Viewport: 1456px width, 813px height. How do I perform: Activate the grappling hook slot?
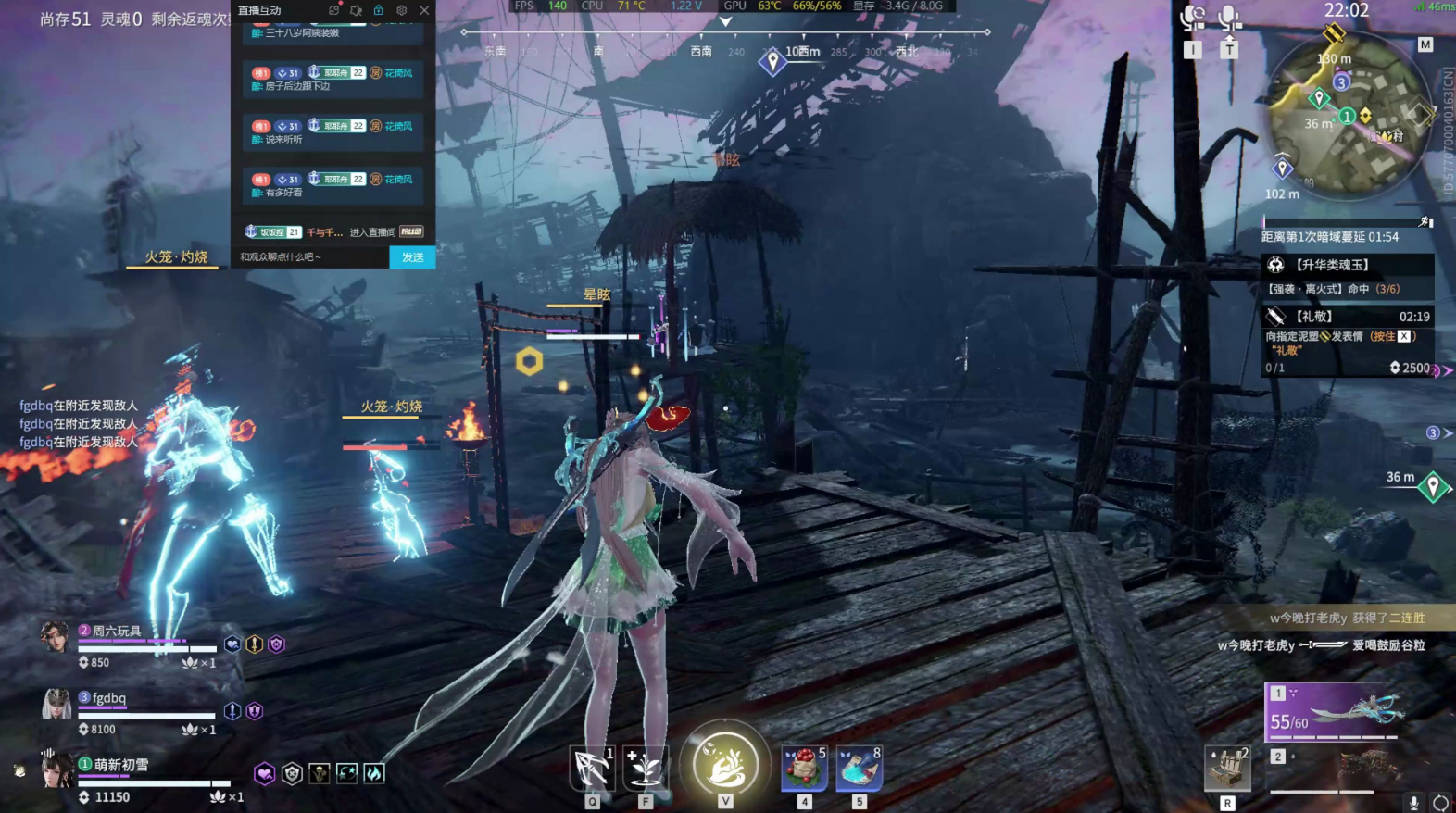point(592,768)
